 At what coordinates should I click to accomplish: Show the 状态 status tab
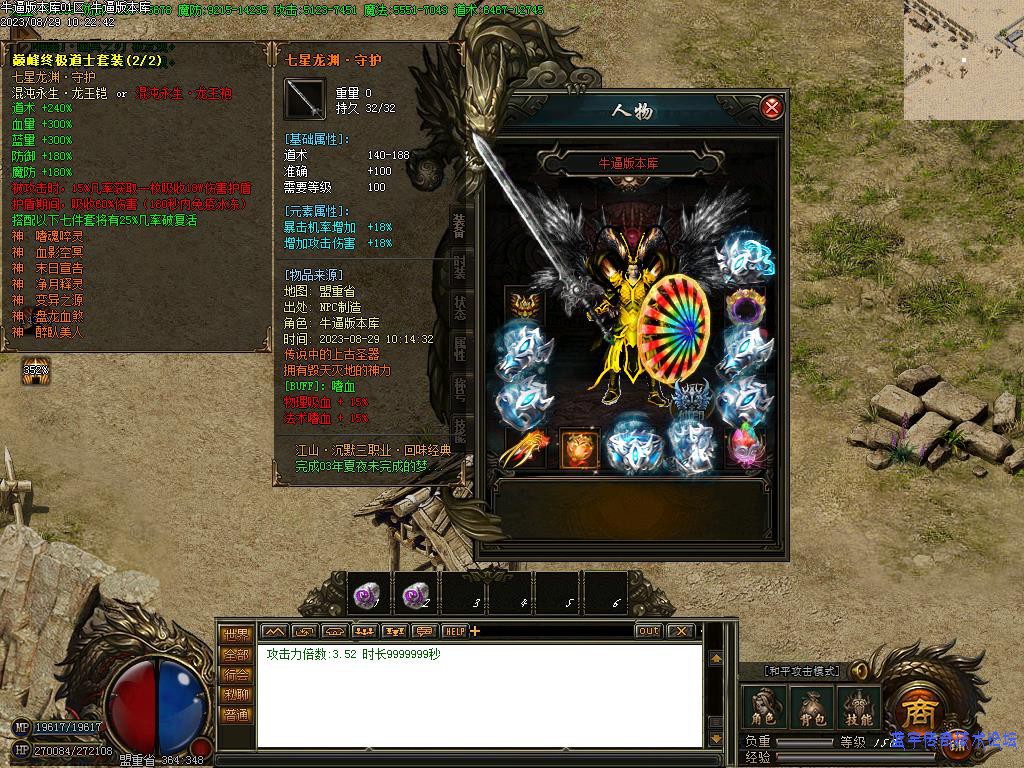click(x=459, y=306)
